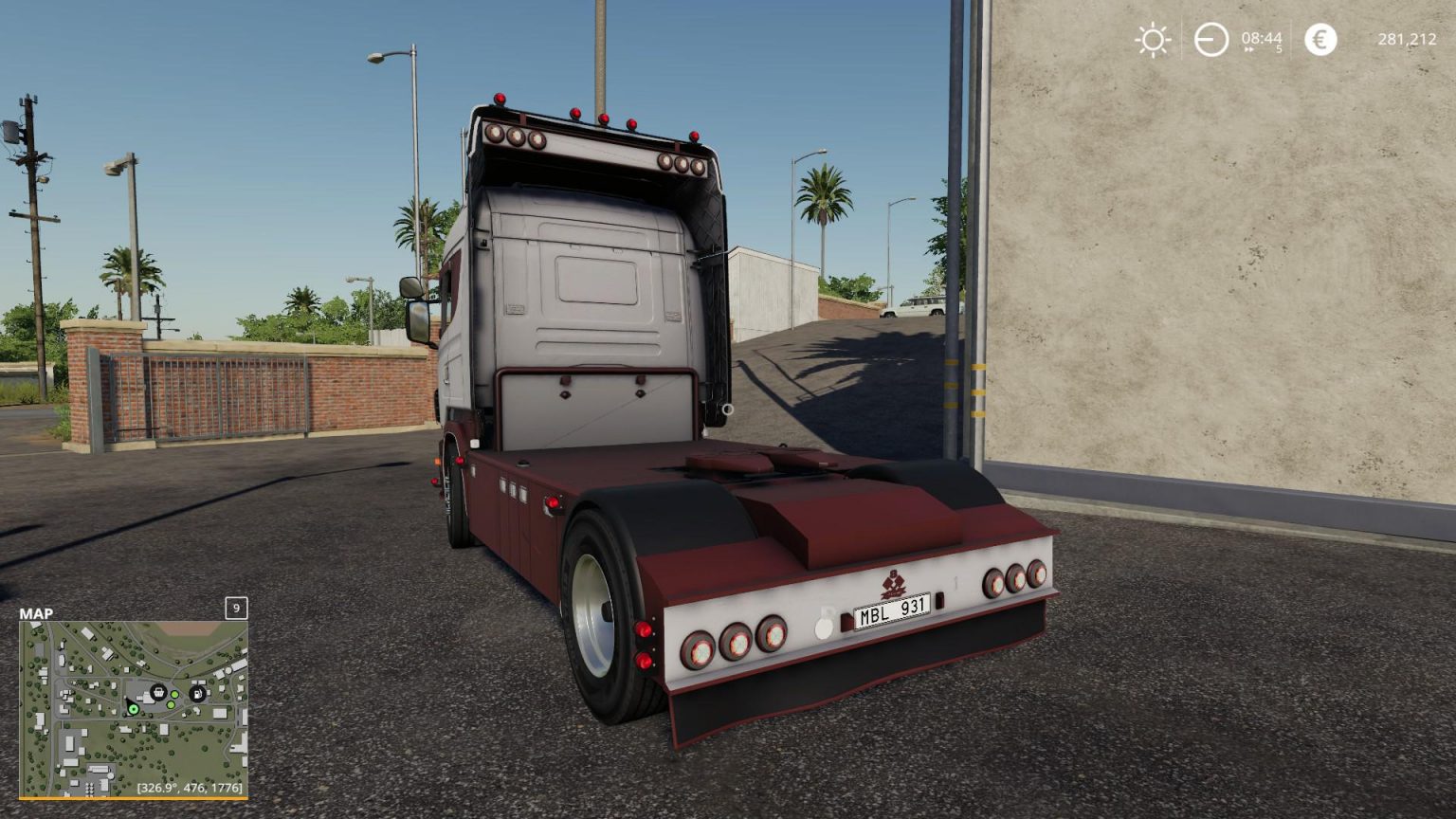Click the fast-forward arrows below the clock time
The height and width of the screenshot is (819, 1456).
[1247, 49]
